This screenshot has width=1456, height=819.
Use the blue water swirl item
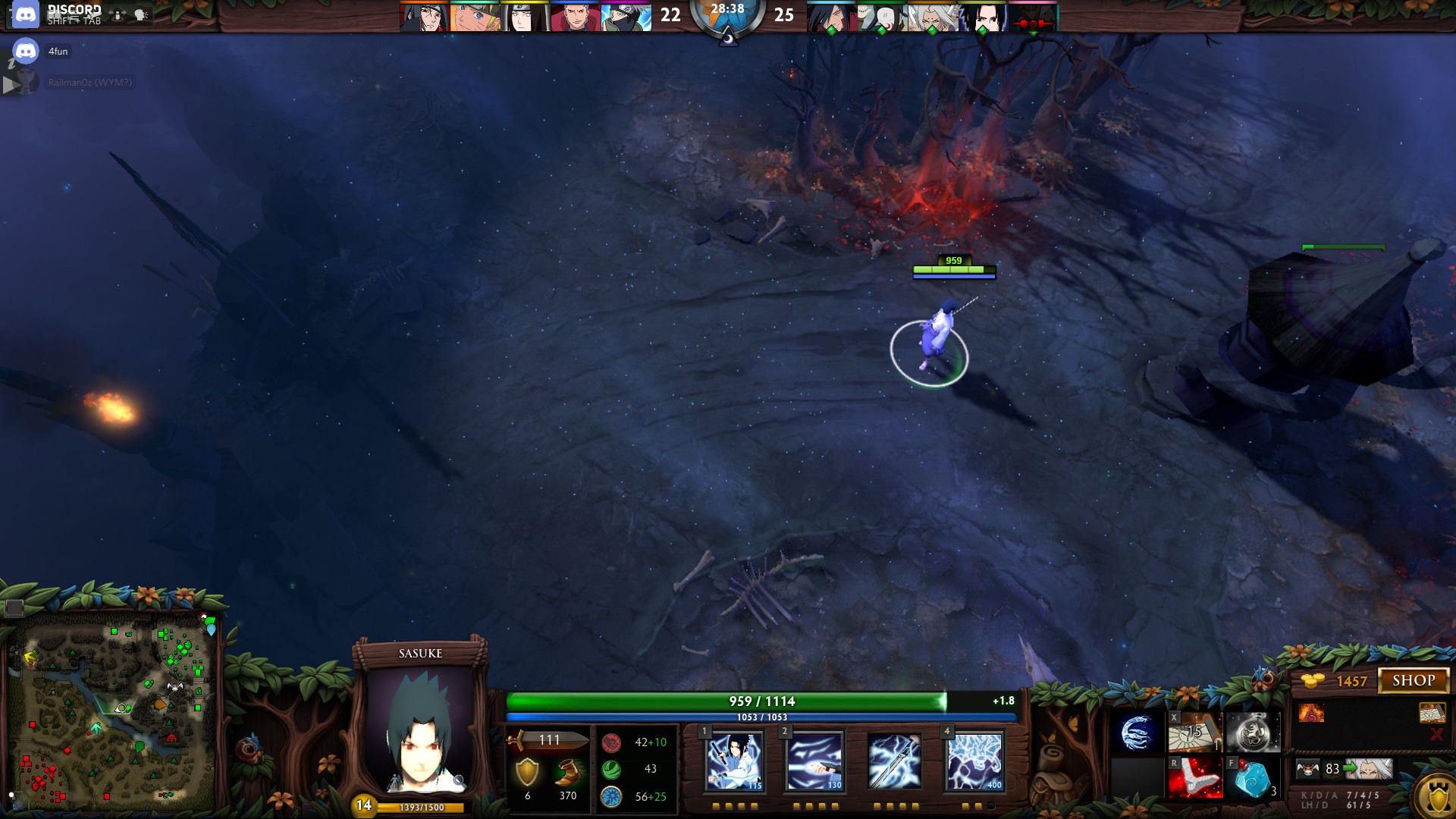click(x=1137, y=733)
